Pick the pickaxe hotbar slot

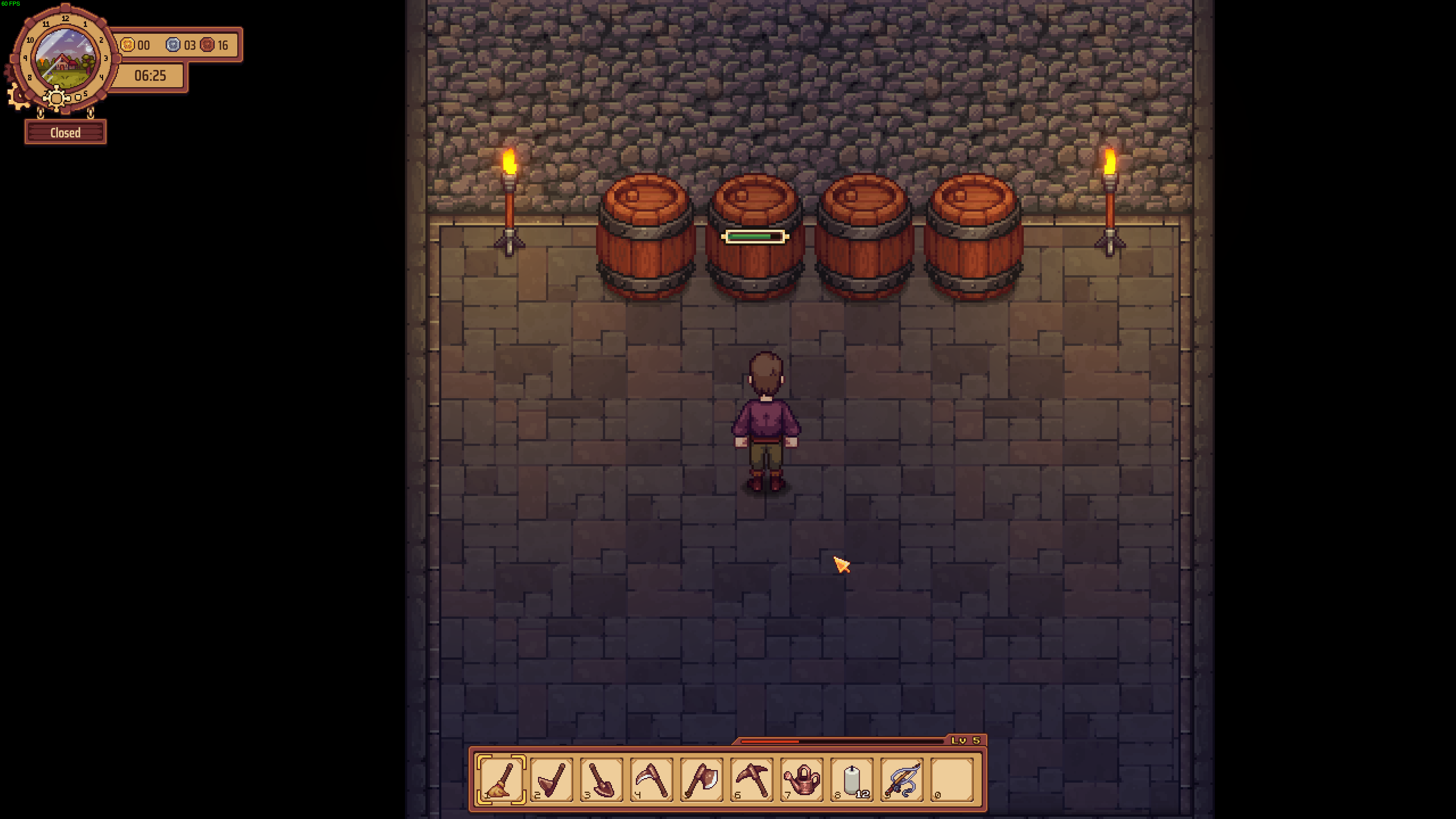click(x=752, y=780)
